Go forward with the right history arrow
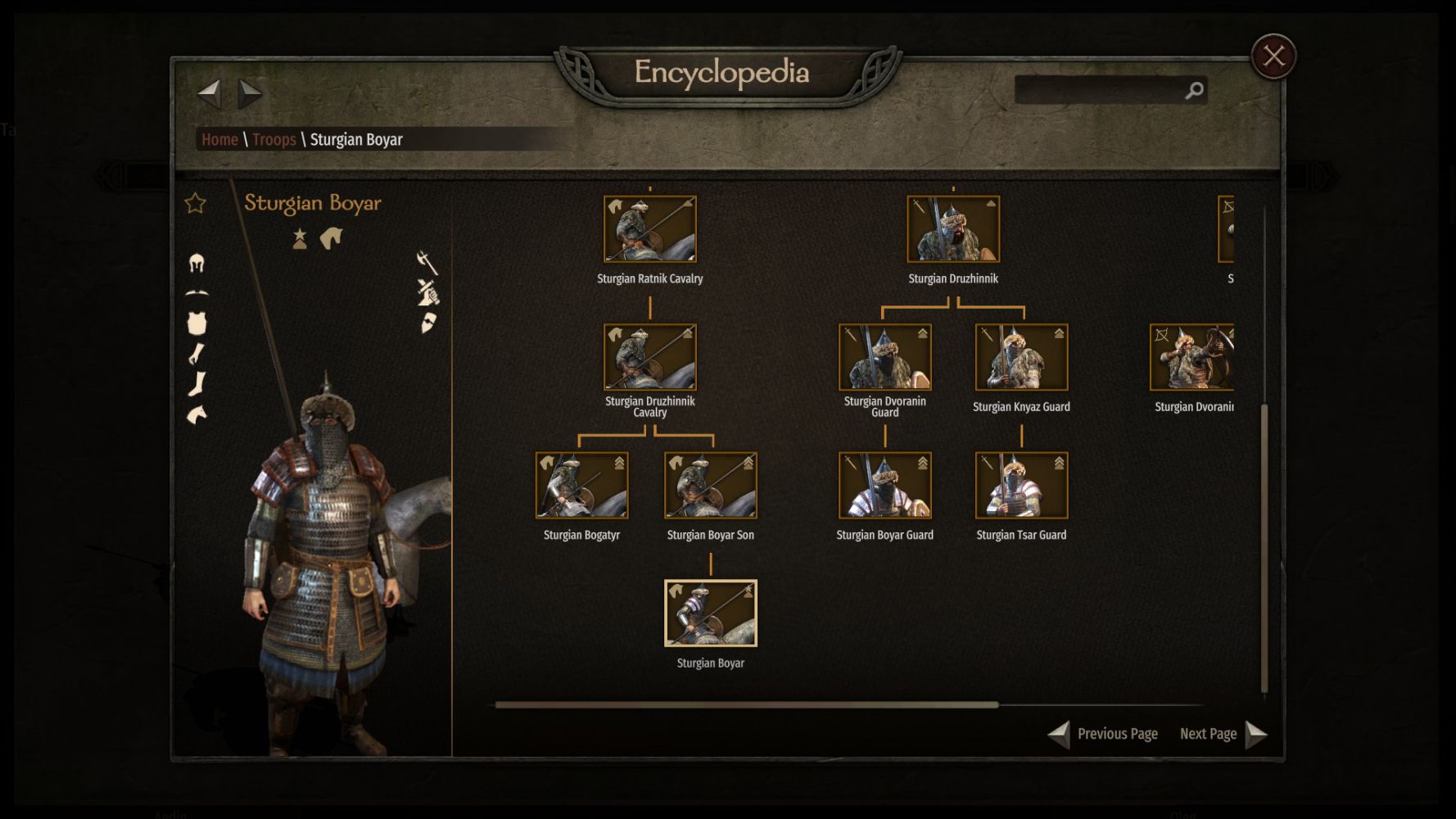Screen dimensions: 1456x819 (x=250, y=93)
